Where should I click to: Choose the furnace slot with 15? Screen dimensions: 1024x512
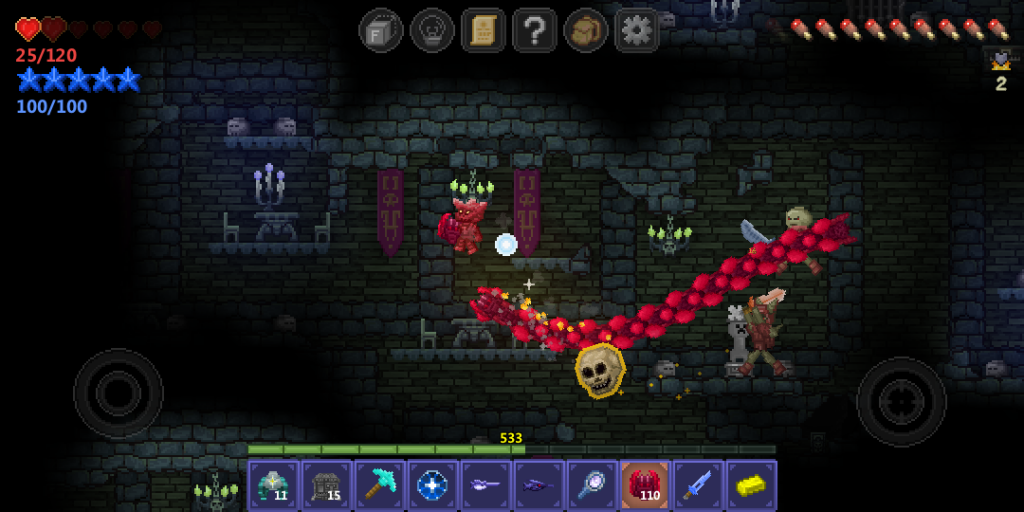tap(326, 485)
